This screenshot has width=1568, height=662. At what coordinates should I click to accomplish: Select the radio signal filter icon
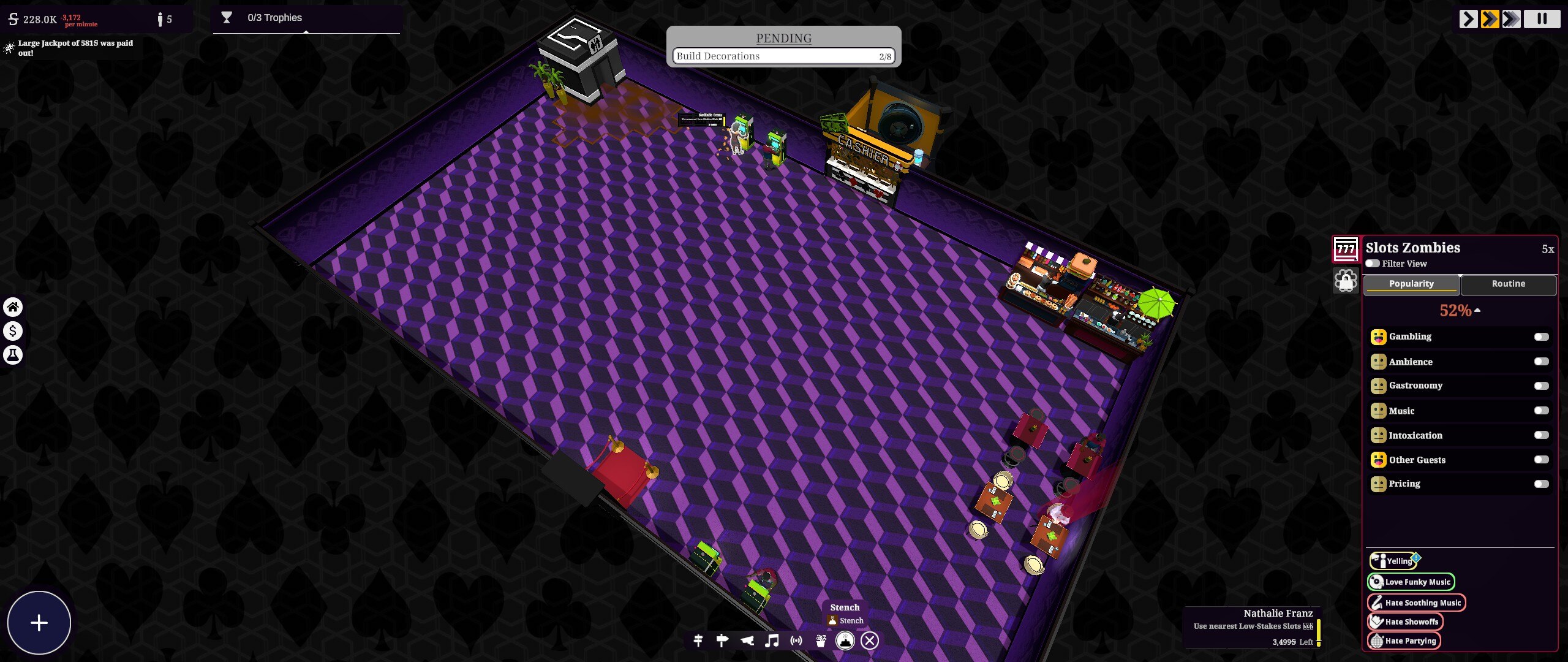[795, 640]
